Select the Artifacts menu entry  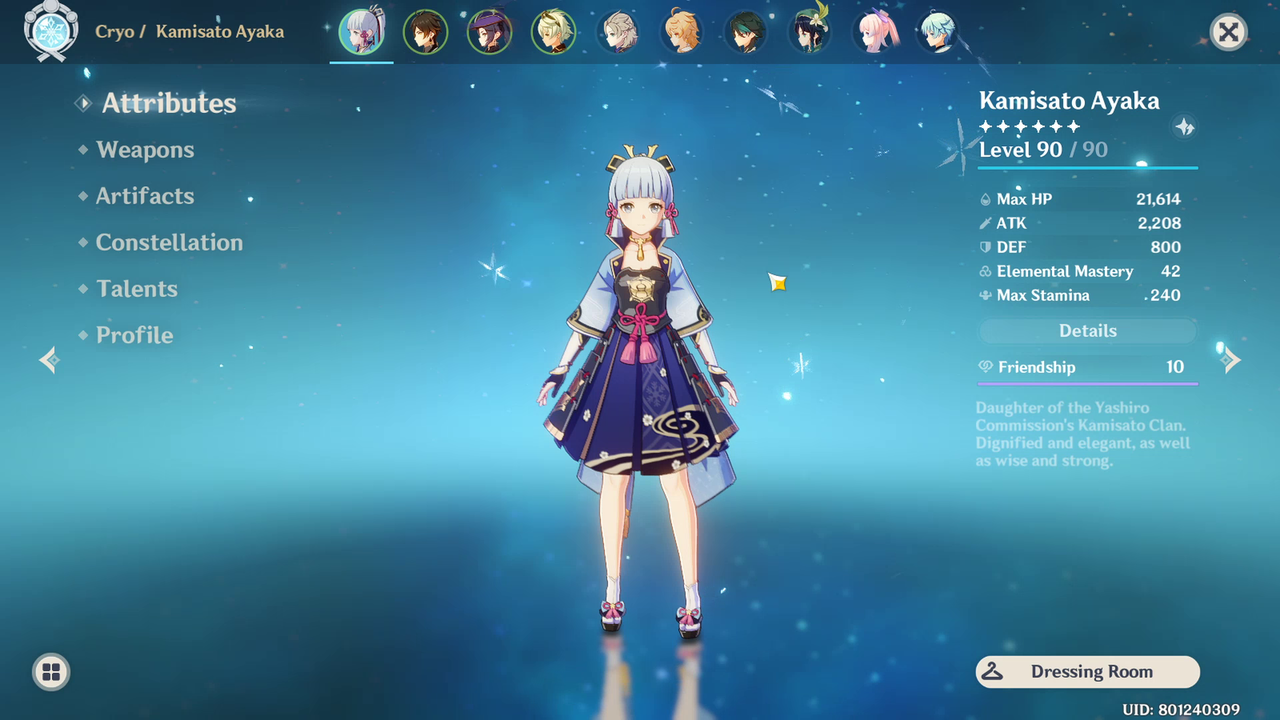[144, 196]
